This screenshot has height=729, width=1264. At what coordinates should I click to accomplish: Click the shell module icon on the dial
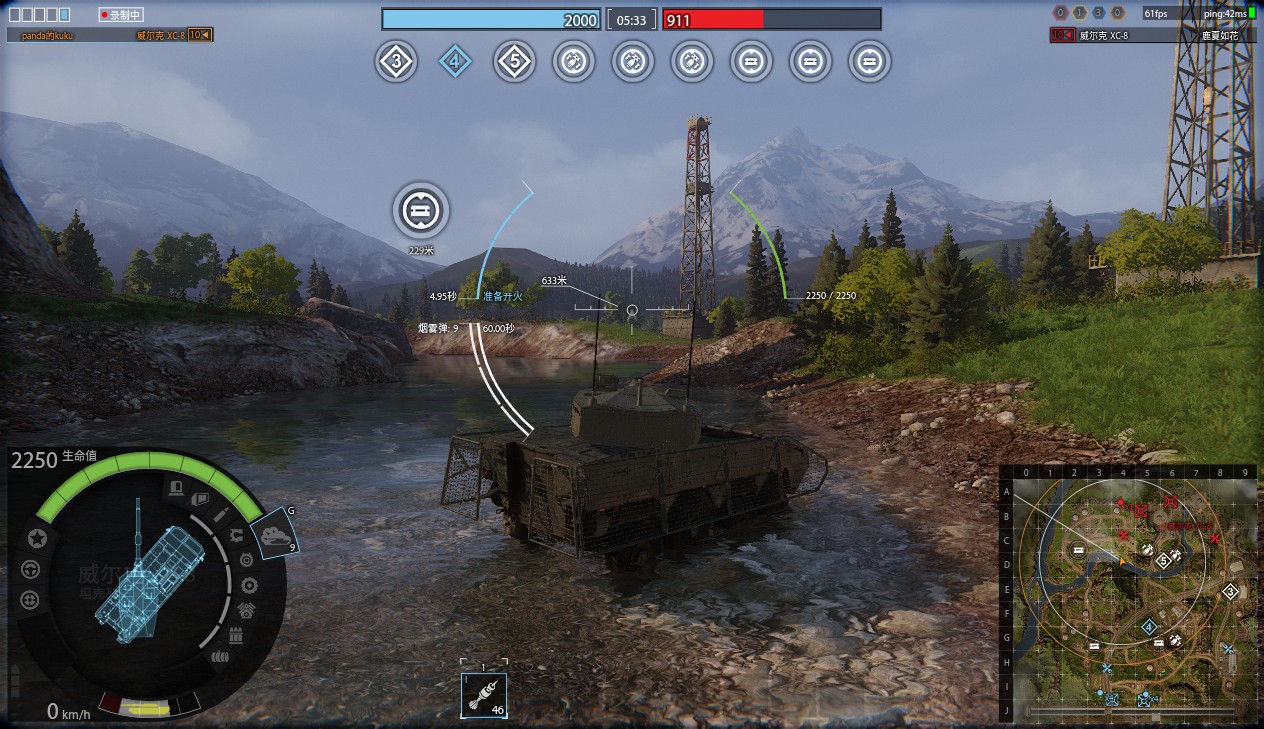click(x=222, y=512)
